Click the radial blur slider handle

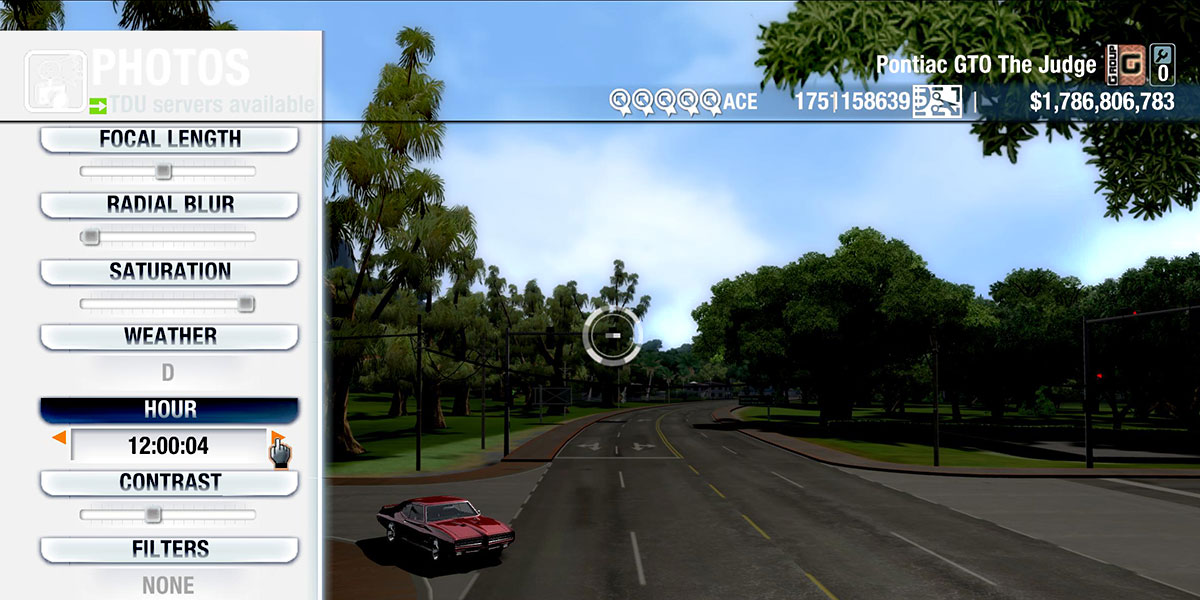[x=91, y=237]
